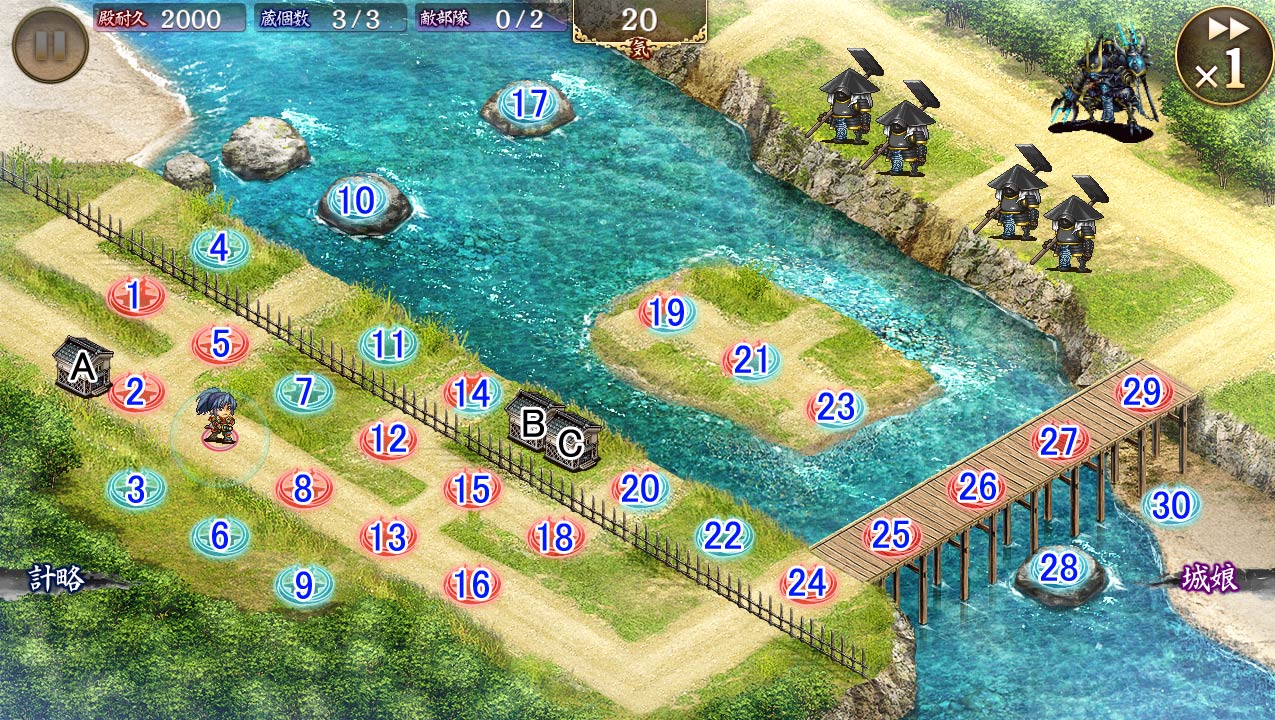Select deployment tile number 17 on the rock
Viewport: 1275px width, 720px height.
529,104
